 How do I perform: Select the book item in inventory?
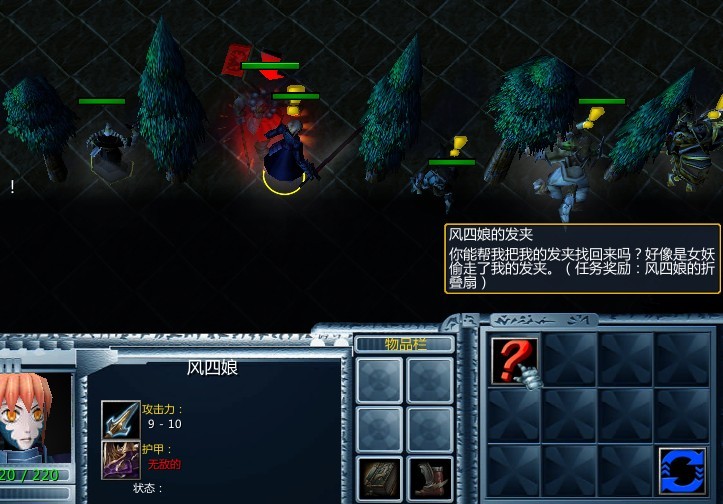tap(380, 478)
